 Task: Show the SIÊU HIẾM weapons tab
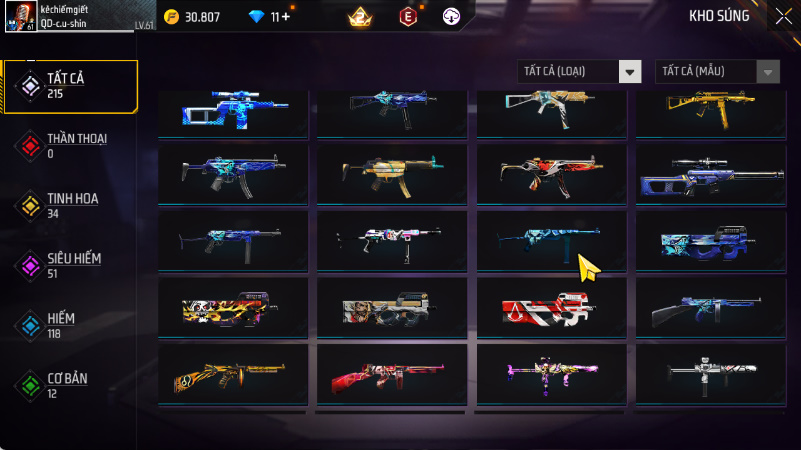[70, 265]
